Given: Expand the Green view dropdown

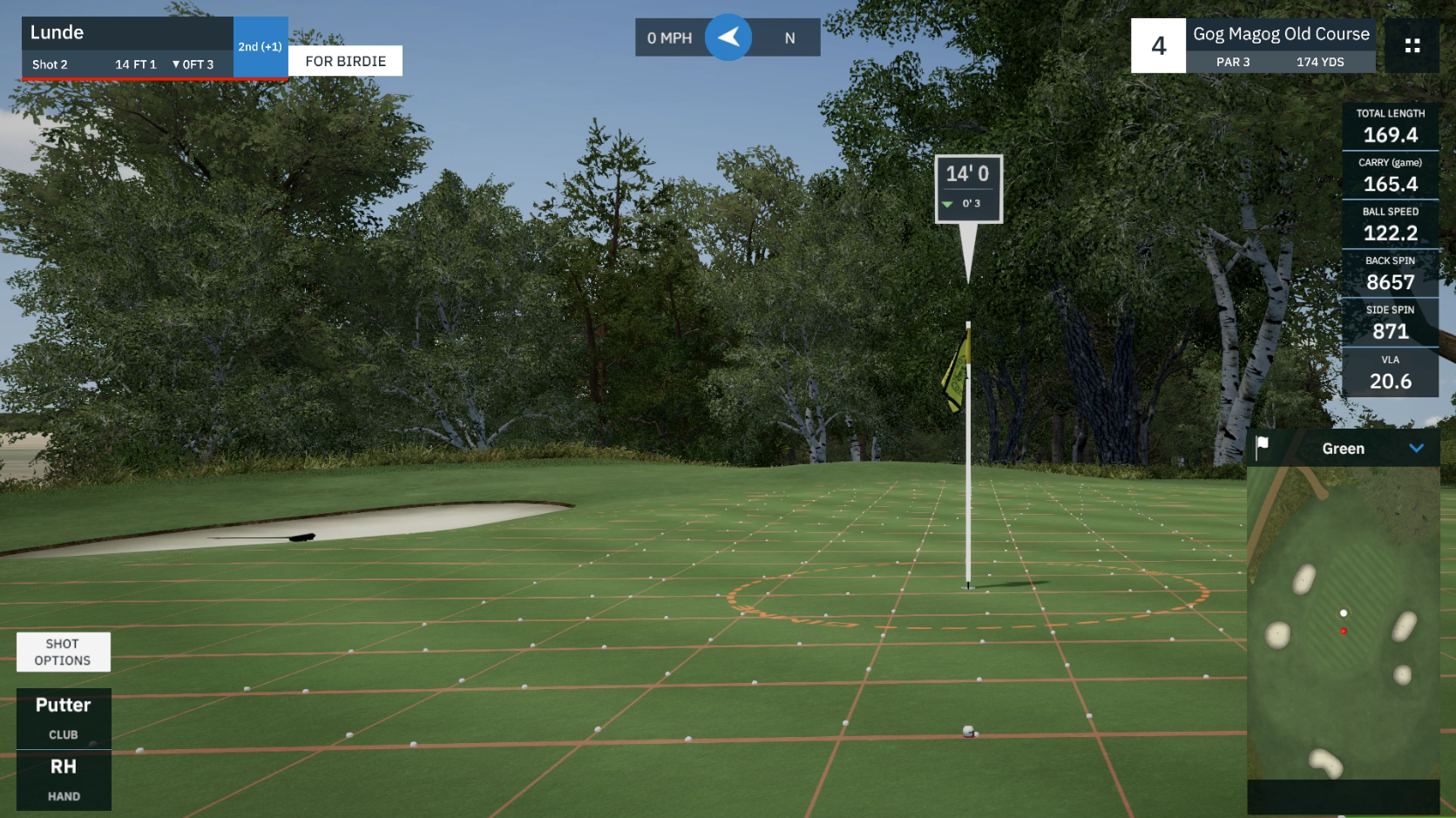Looking at the screenshot, I should point(1416,449).
